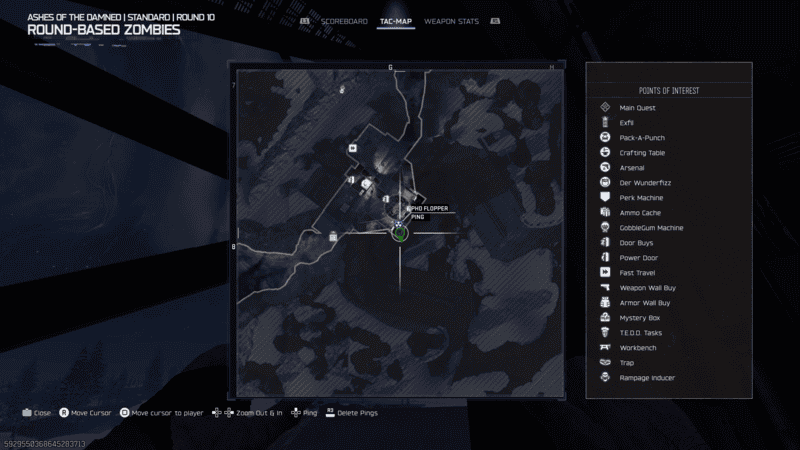
Task: Select the Rampage Inducer entry
Action: pos(647,377)
